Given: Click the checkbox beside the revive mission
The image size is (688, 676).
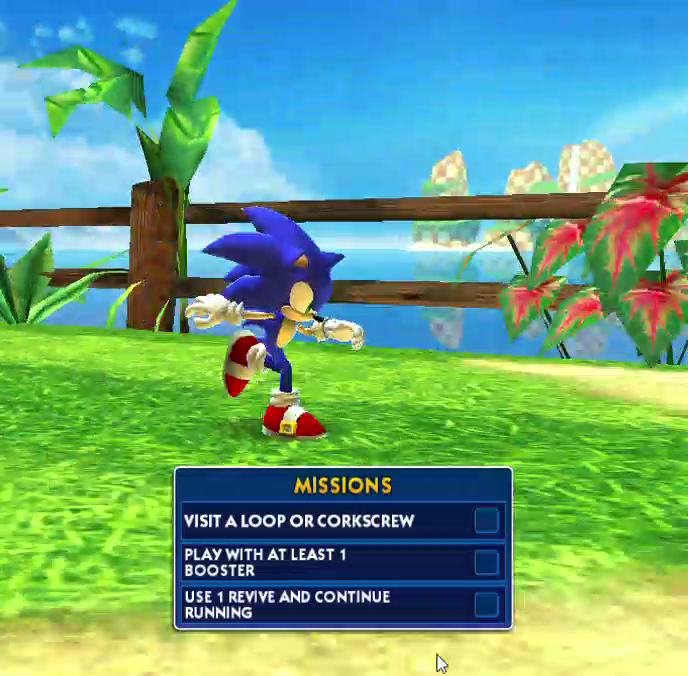Looking at the screenshot, I should pos(486,604).
